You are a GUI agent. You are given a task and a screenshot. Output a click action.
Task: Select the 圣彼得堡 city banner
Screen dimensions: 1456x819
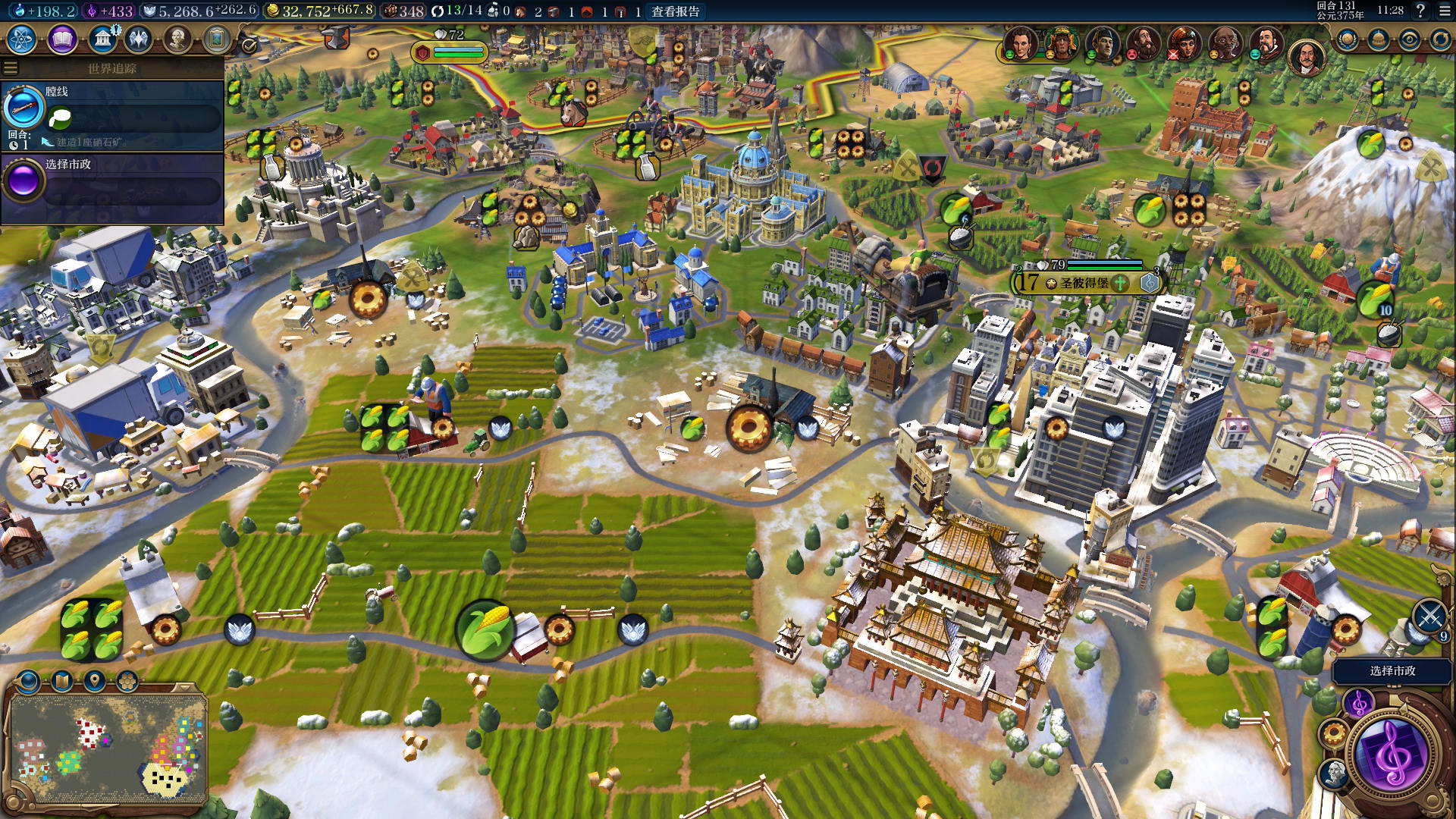coord(1084,283)
